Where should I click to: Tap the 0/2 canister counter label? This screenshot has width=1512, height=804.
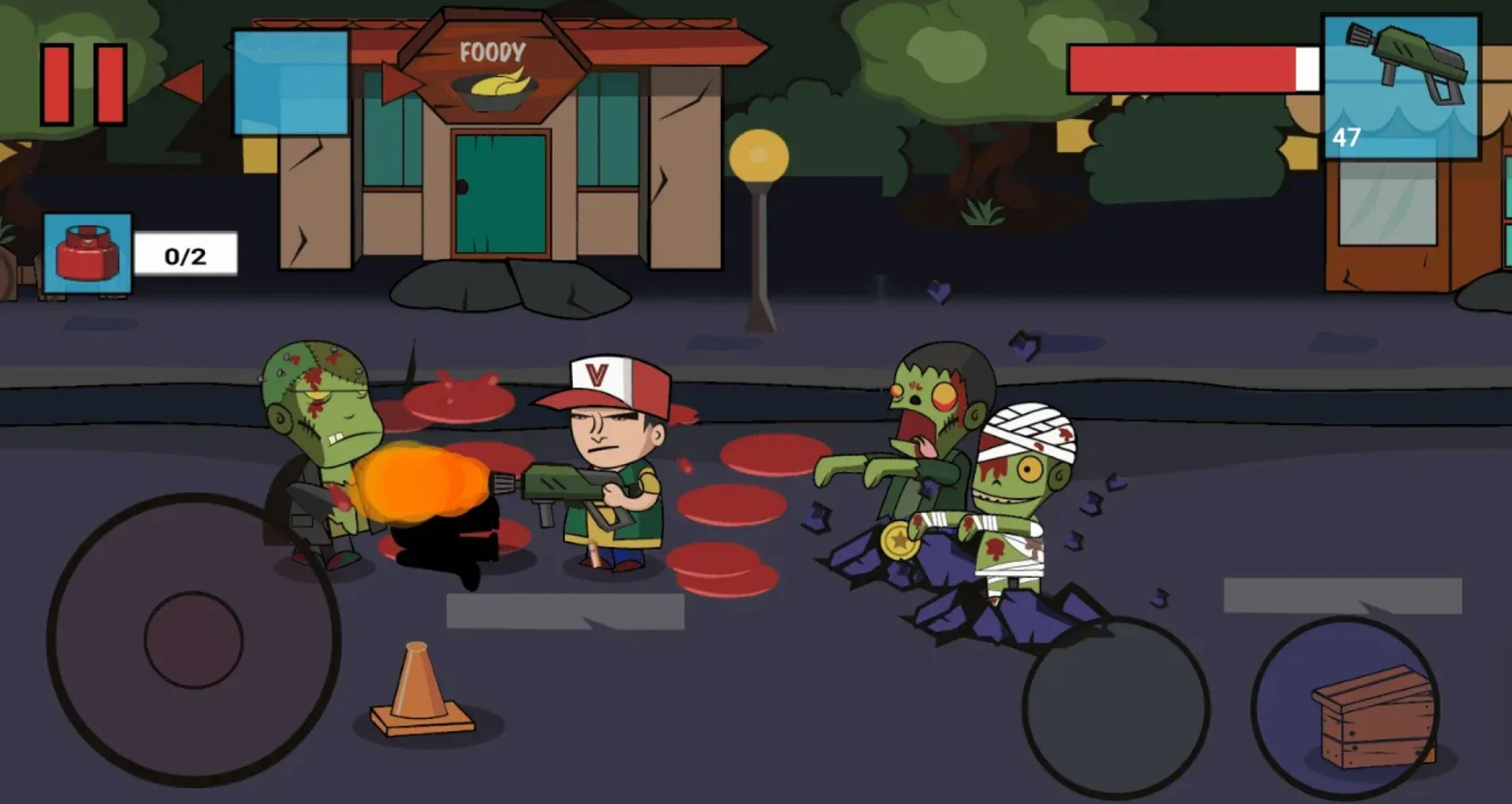(x=185, y=253)
